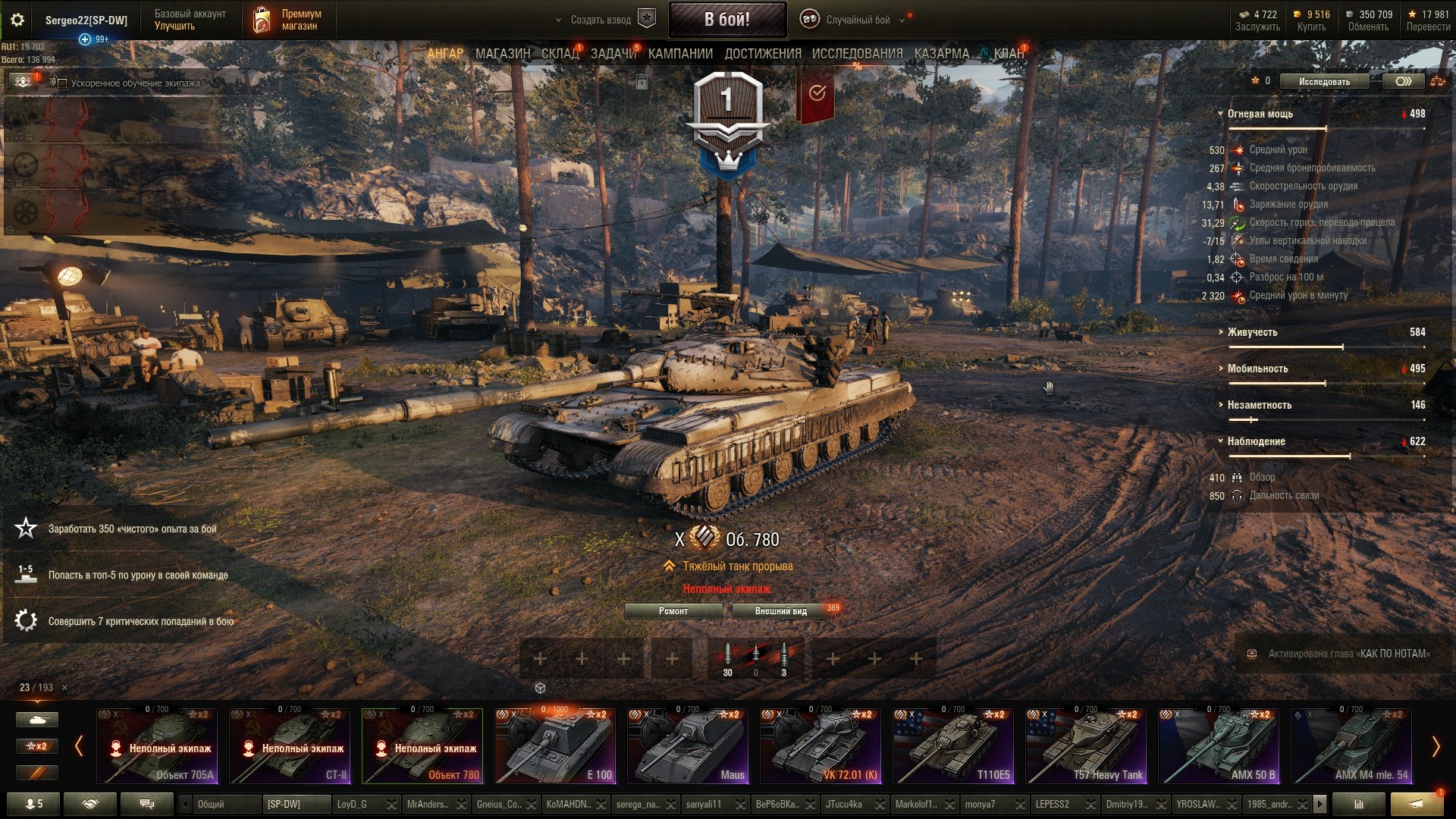
Task: Open the КЛАН tab
Action: click(x=1008, y=54)
